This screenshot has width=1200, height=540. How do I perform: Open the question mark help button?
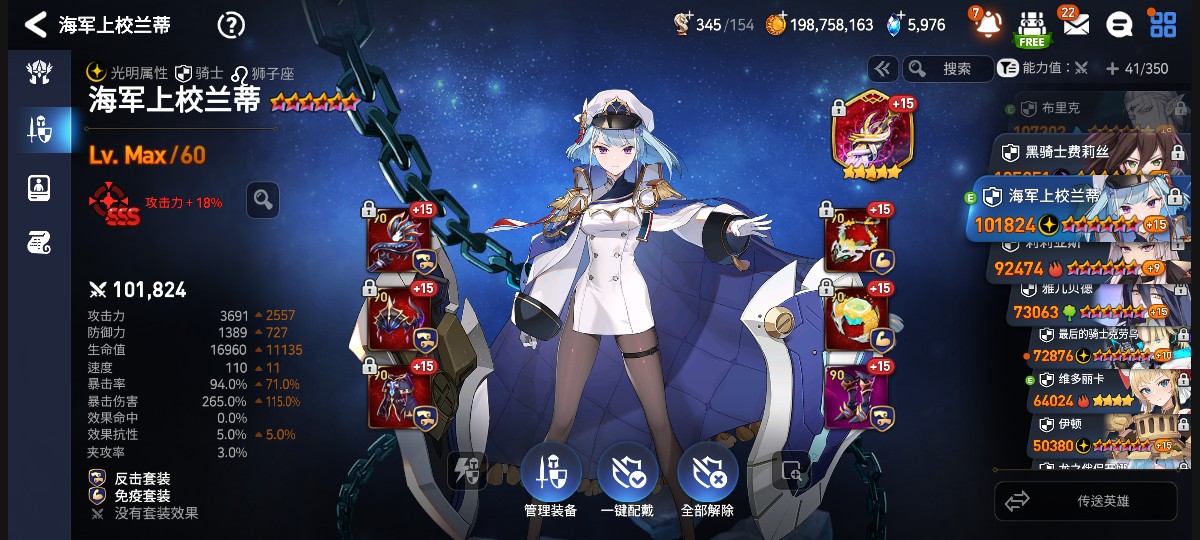point(231,24)
